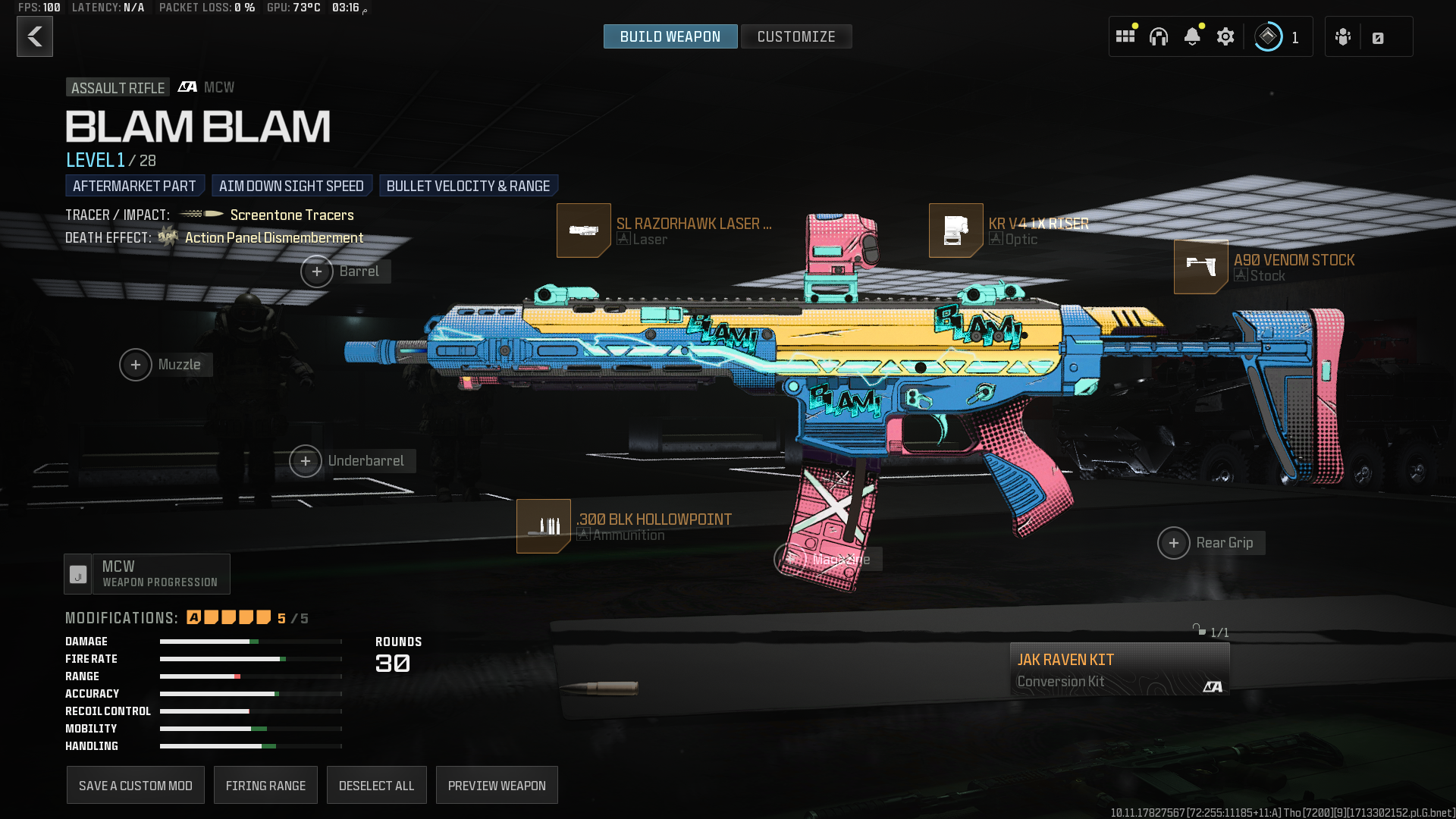Save a custom mod

pyautogui.click(x=136, y=786)
